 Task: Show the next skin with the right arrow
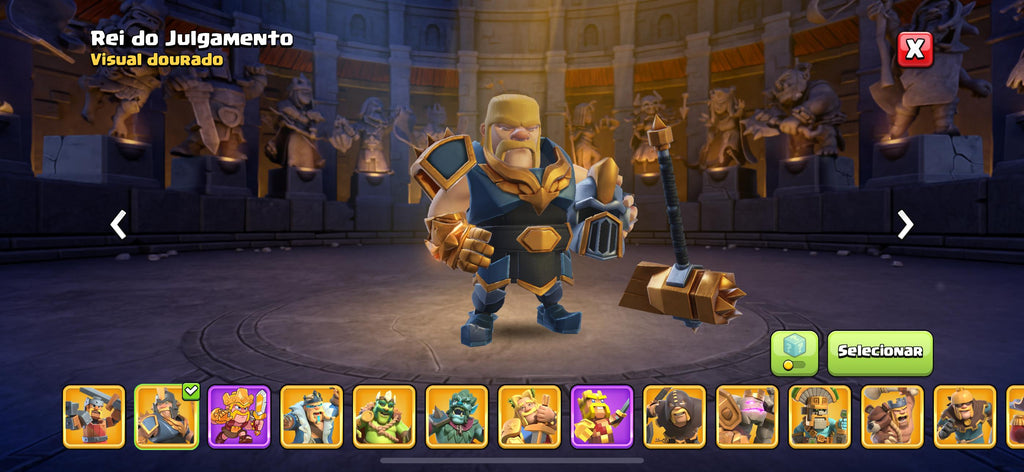coord(905,224)
